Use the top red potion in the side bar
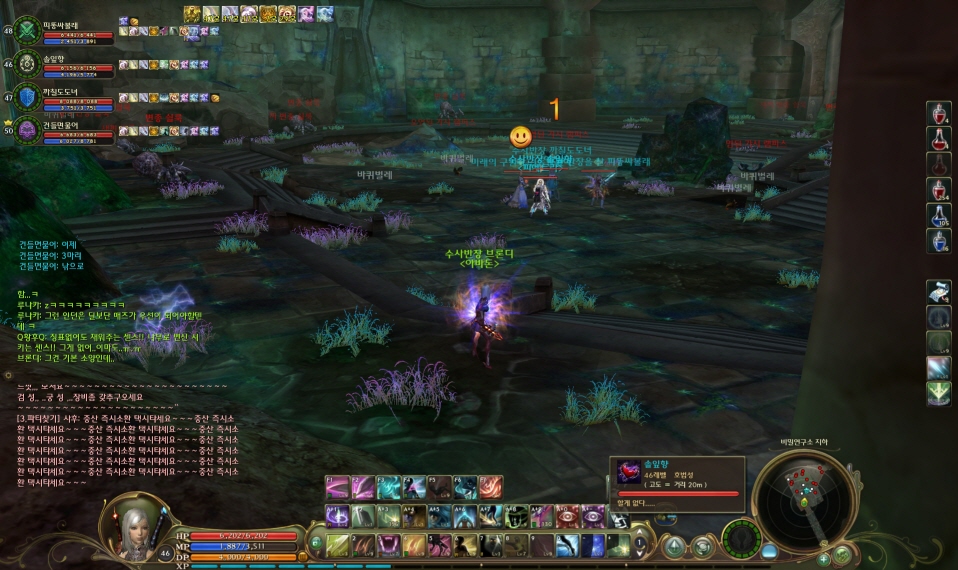 [938, 112]
